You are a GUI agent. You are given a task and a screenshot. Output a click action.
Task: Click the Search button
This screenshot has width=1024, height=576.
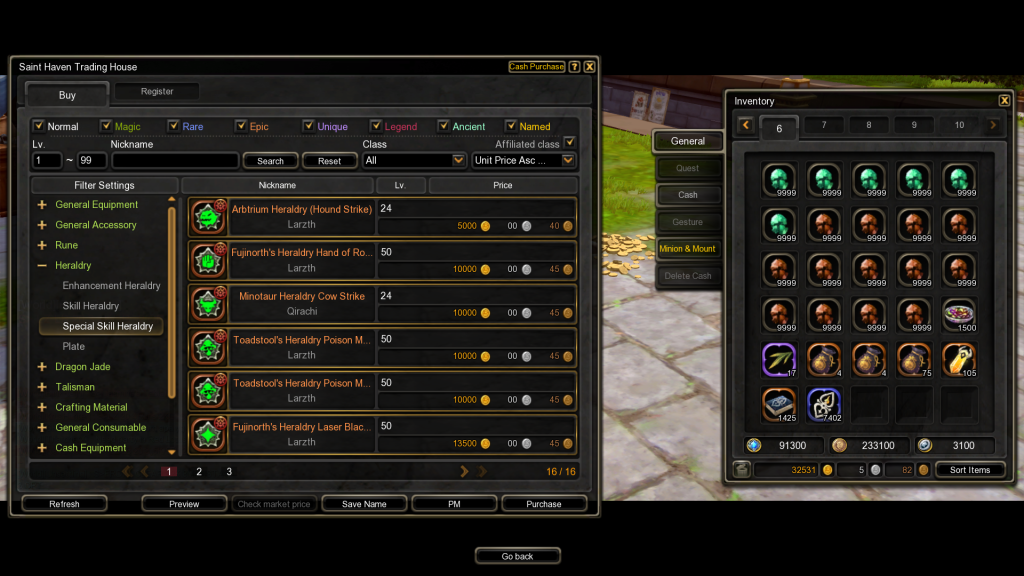270,161
